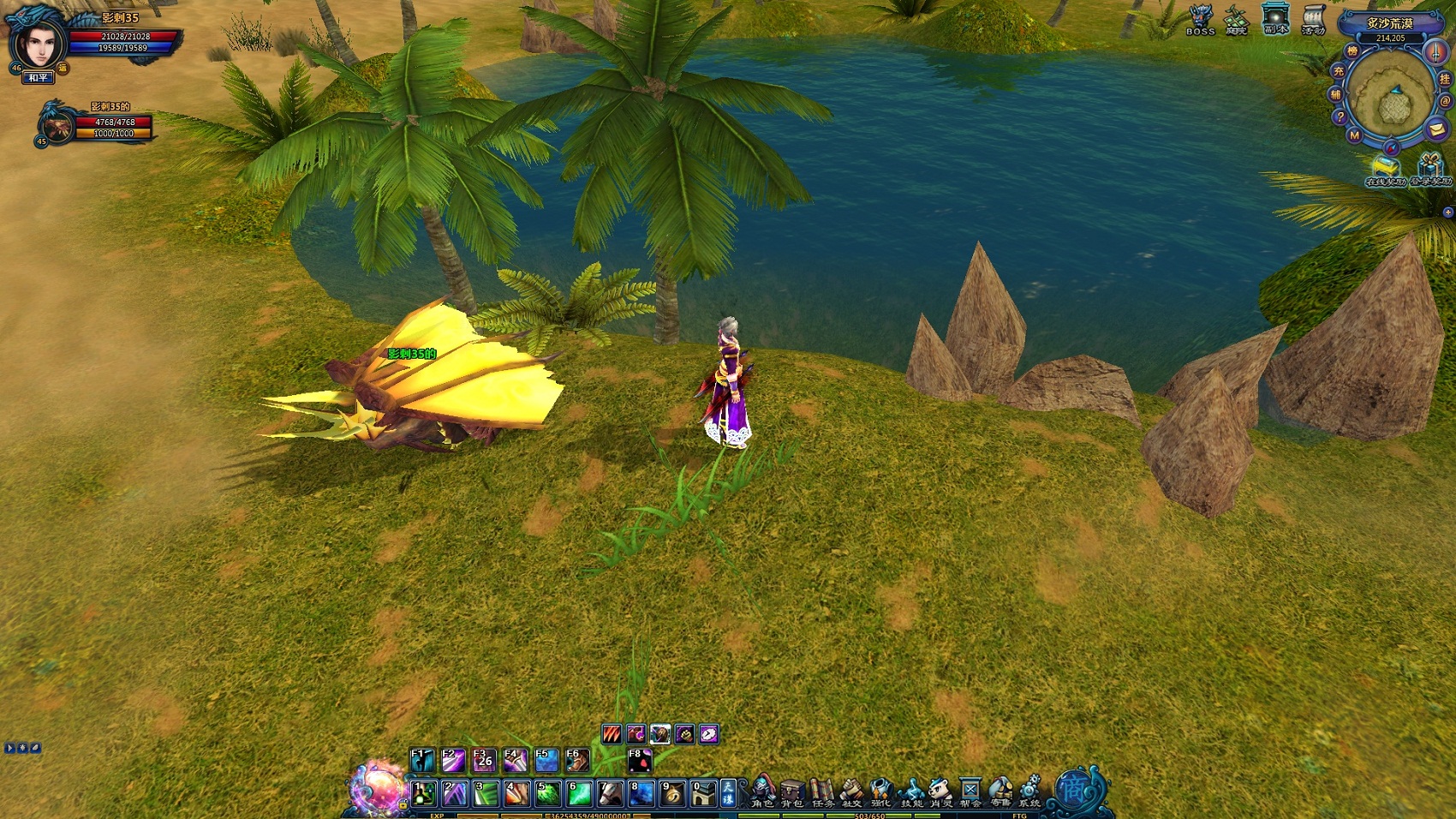Open the 登录奖励 login gift box
The width and height of the screenshot is (1456, 819).
(x=1429, y=167)
